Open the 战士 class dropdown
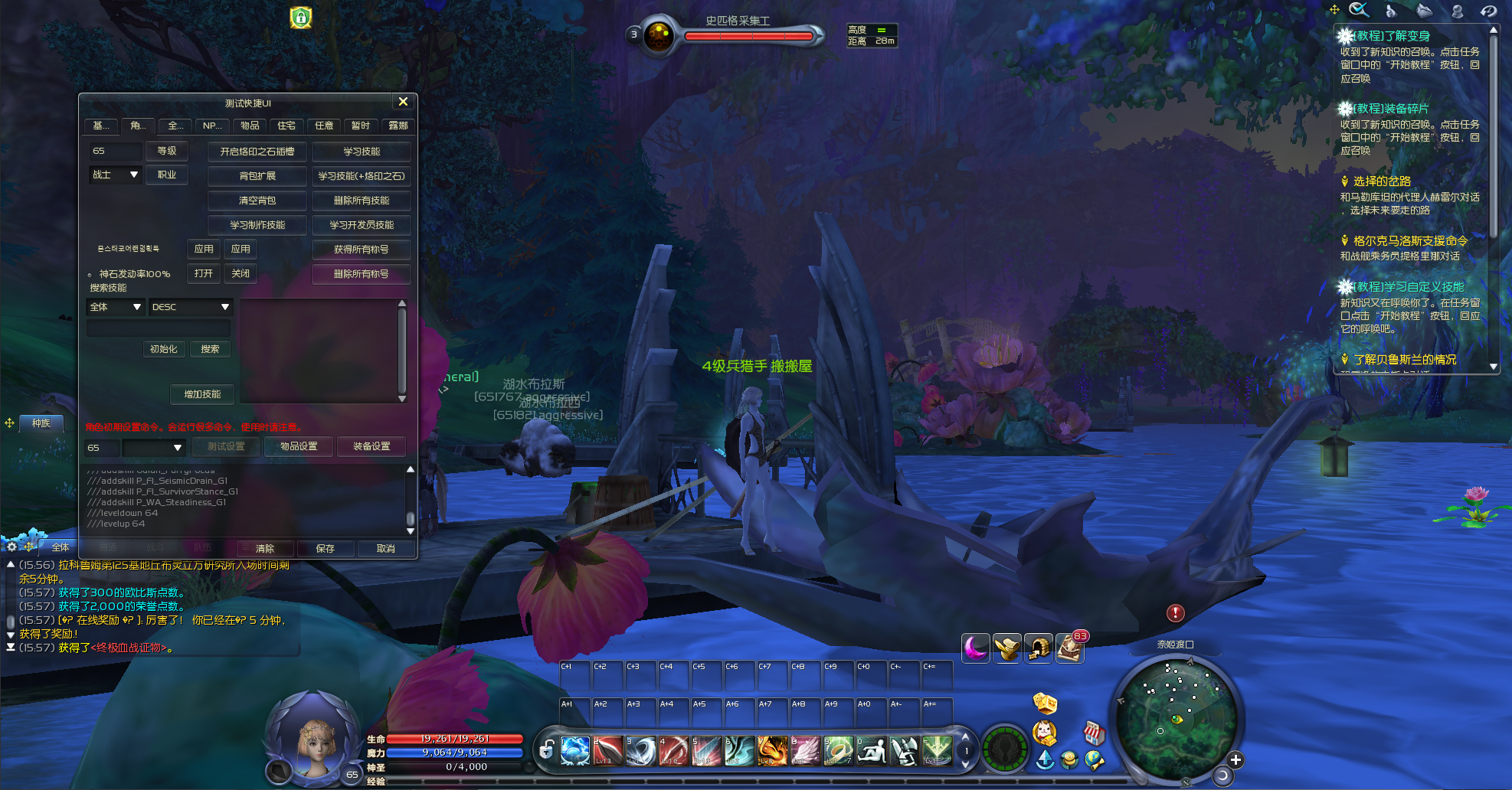Viewport: 1512px width, 790px height. coord(116,175)
